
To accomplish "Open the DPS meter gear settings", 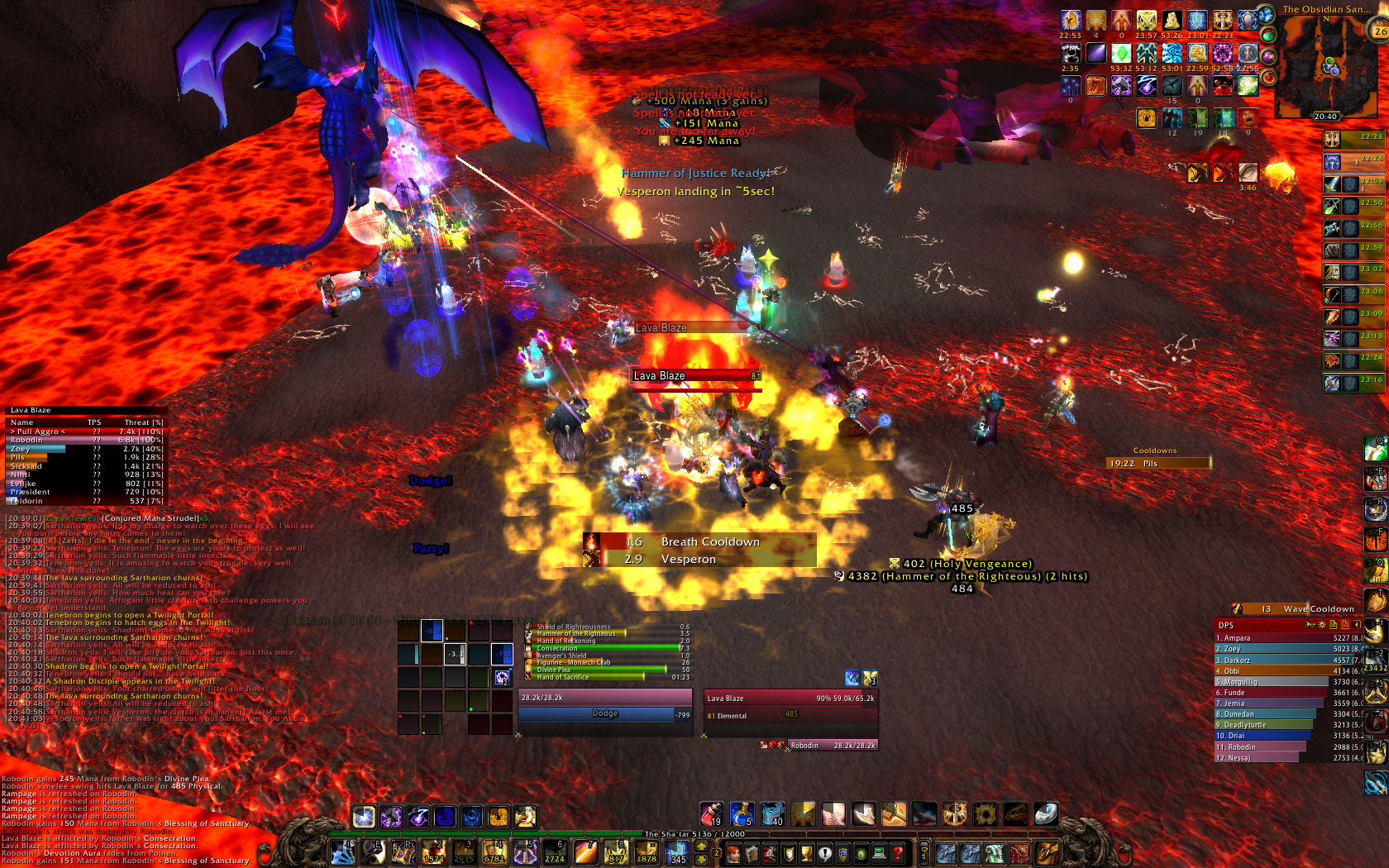I will (x=1322, y=625).
